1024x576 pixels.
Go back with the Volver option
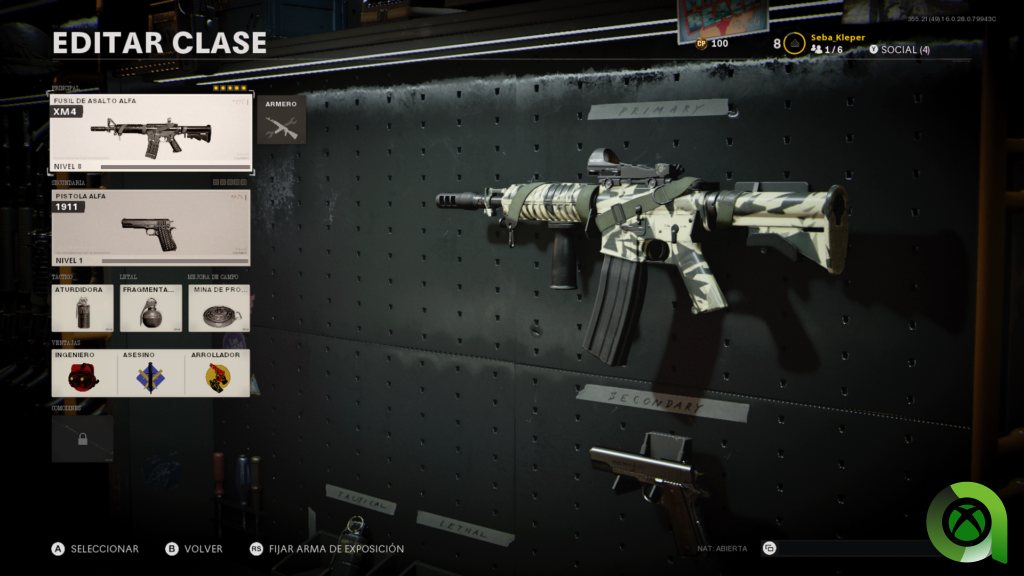click(x=199, y=549)
